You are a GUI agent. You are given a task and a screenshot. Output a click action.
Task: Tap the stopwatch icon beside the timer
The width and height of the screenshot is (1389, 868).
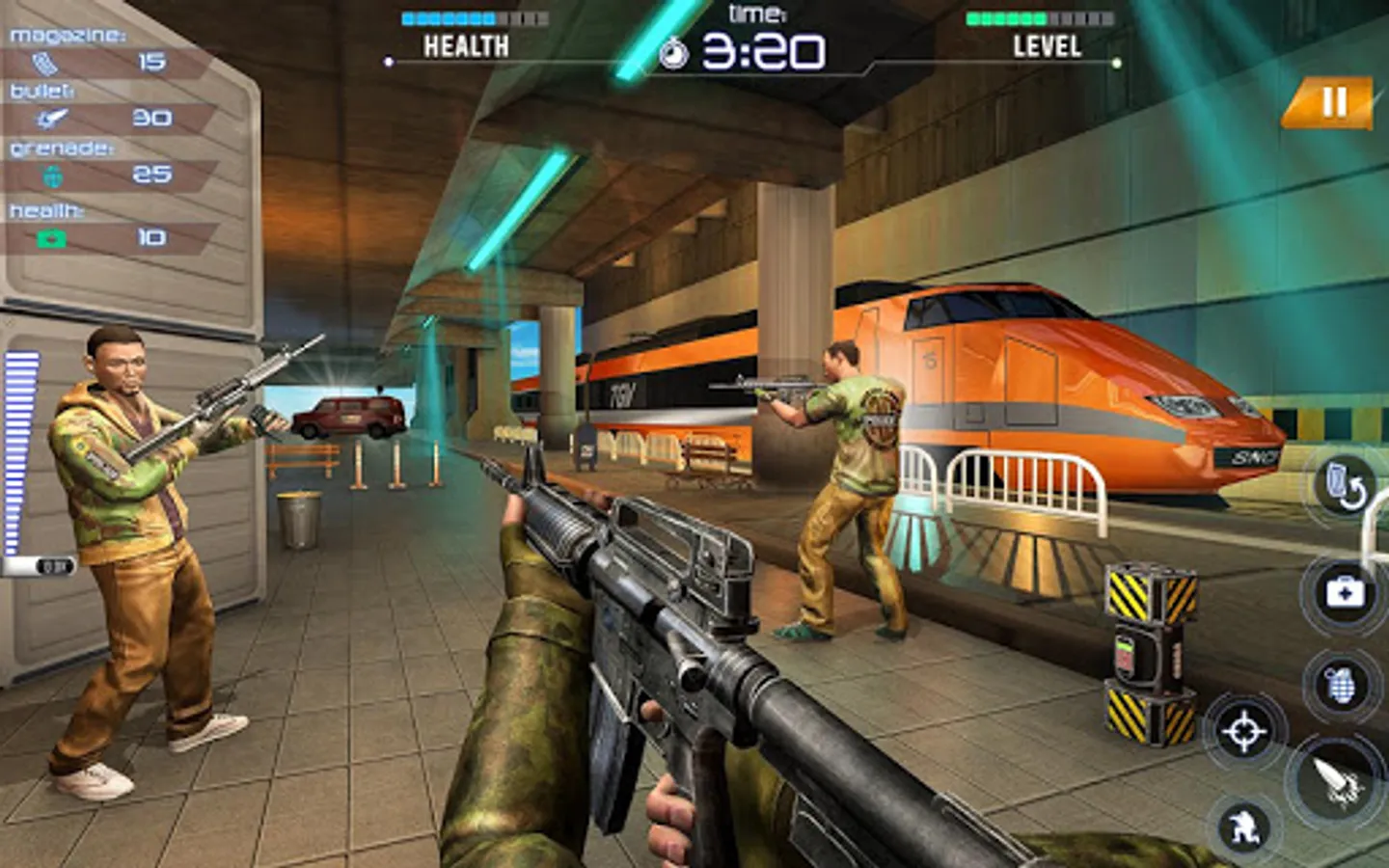pyautogui.click(x=673, y=50)
